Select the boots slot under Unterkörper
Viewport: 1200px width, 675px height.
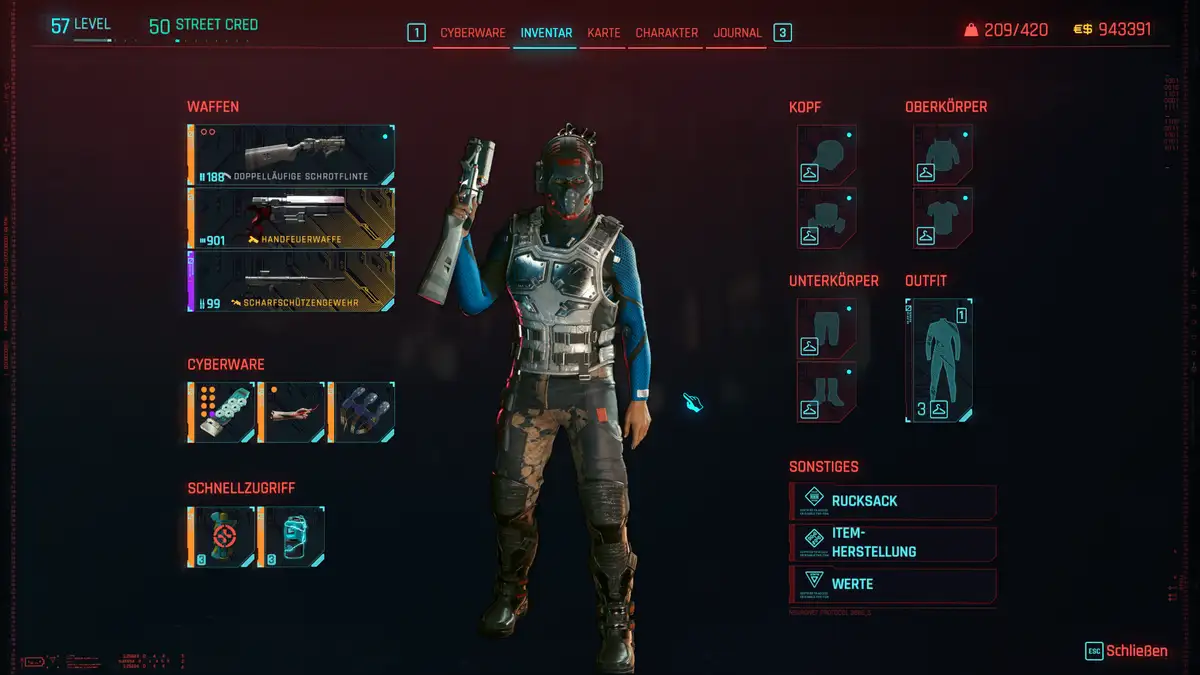[x=827, y=390]
